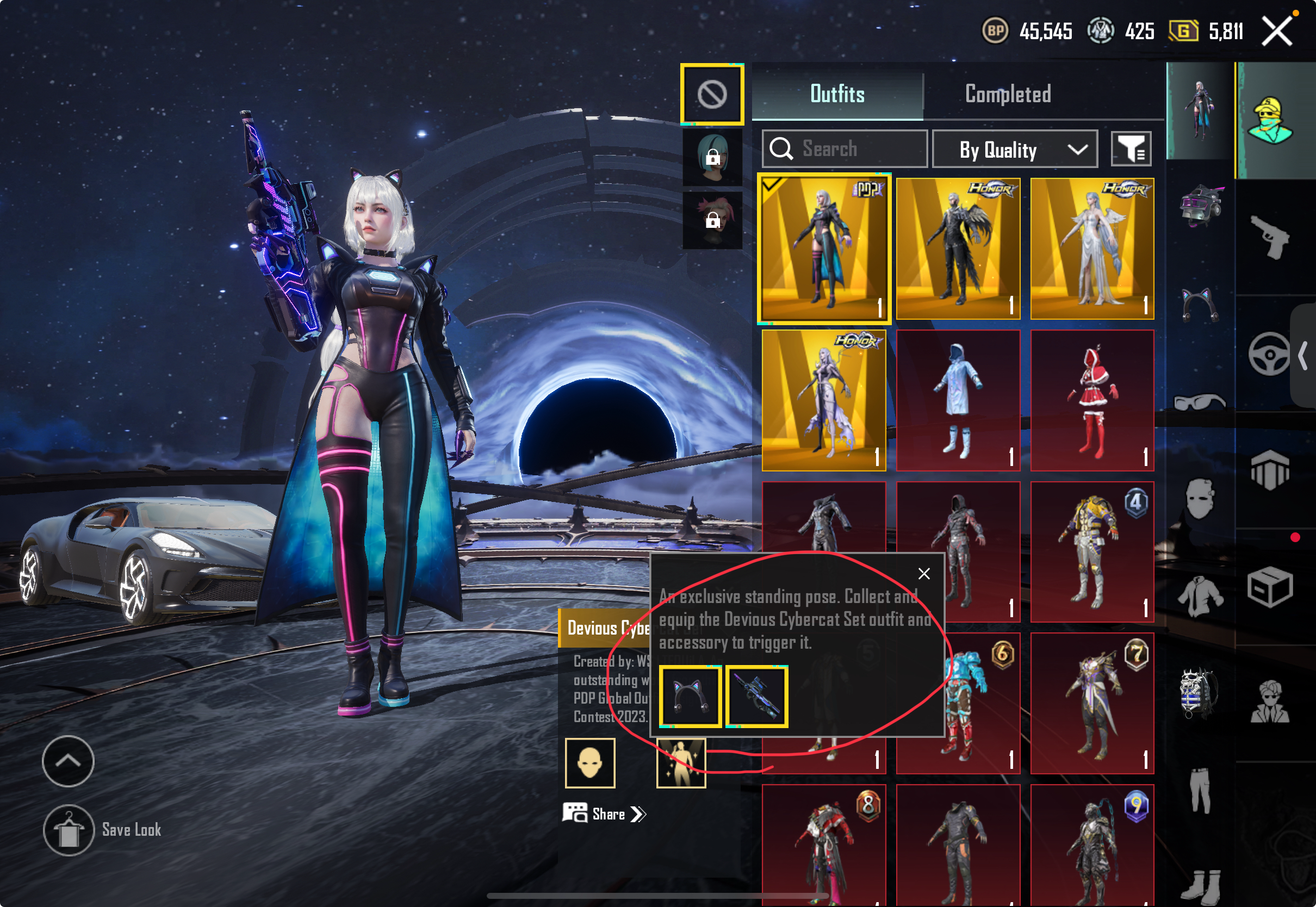
Task: Switch to the Completed tab
Action: [x=1008, y=94]
